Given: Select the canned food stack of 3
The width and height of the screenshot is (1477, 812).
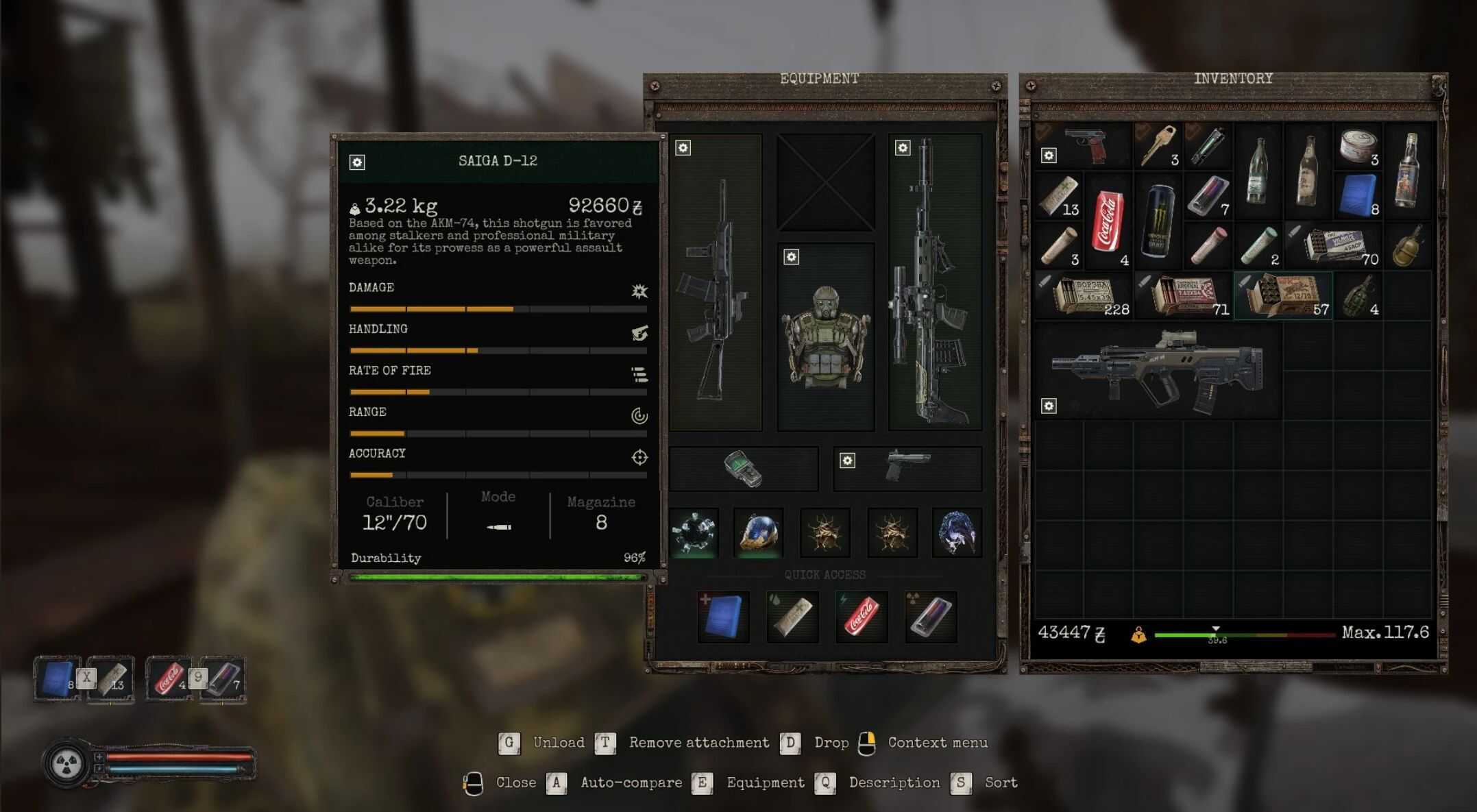Looking at the screenshot, I should coord(1357,145).
